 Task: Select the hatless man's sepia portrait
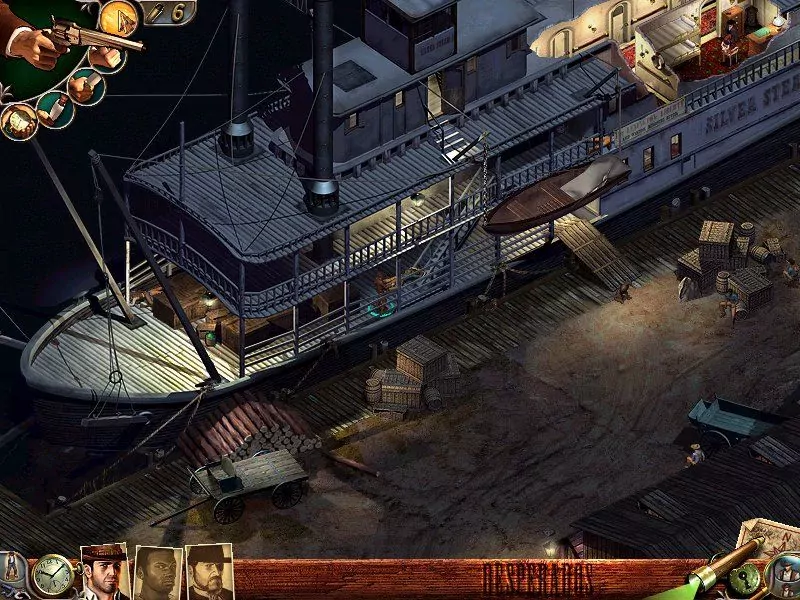point(158,574)
